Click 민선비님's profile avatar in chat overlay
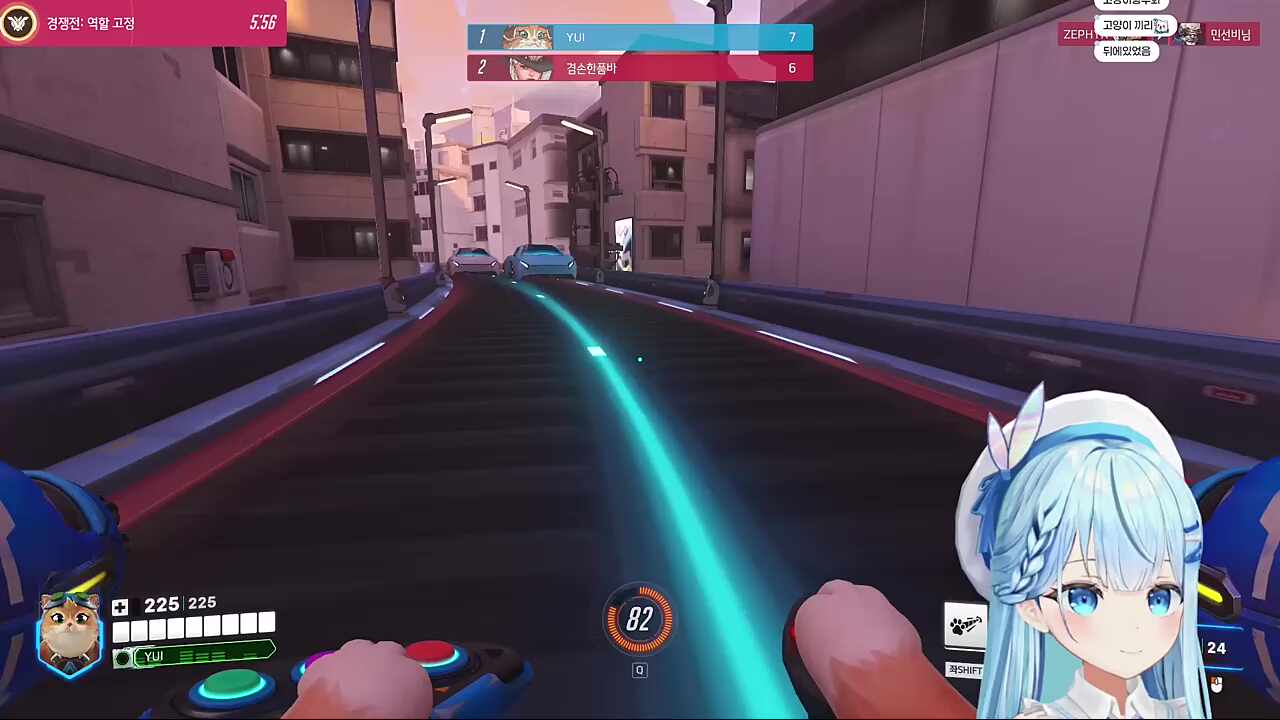Image resolution: width=1280 pixels, height=720 pixels. tap(1188, 34)
